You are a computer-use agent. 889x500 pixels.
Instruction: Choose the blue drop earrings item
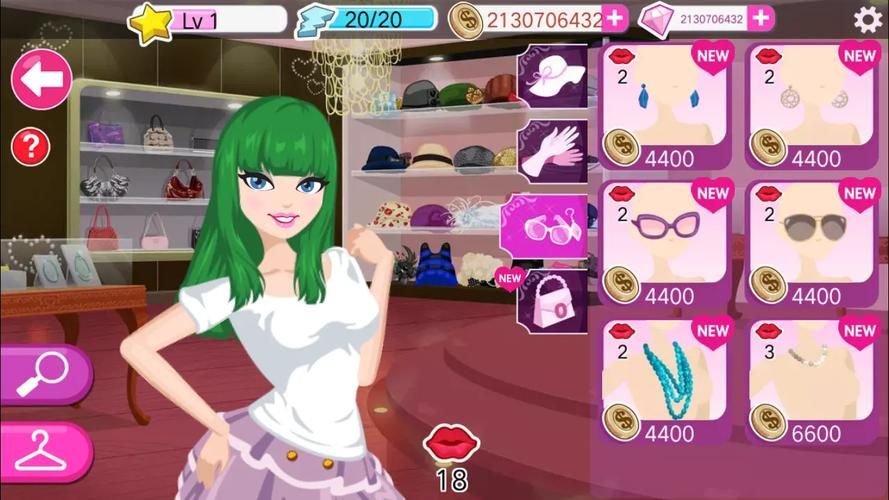[x=665, y=106]
